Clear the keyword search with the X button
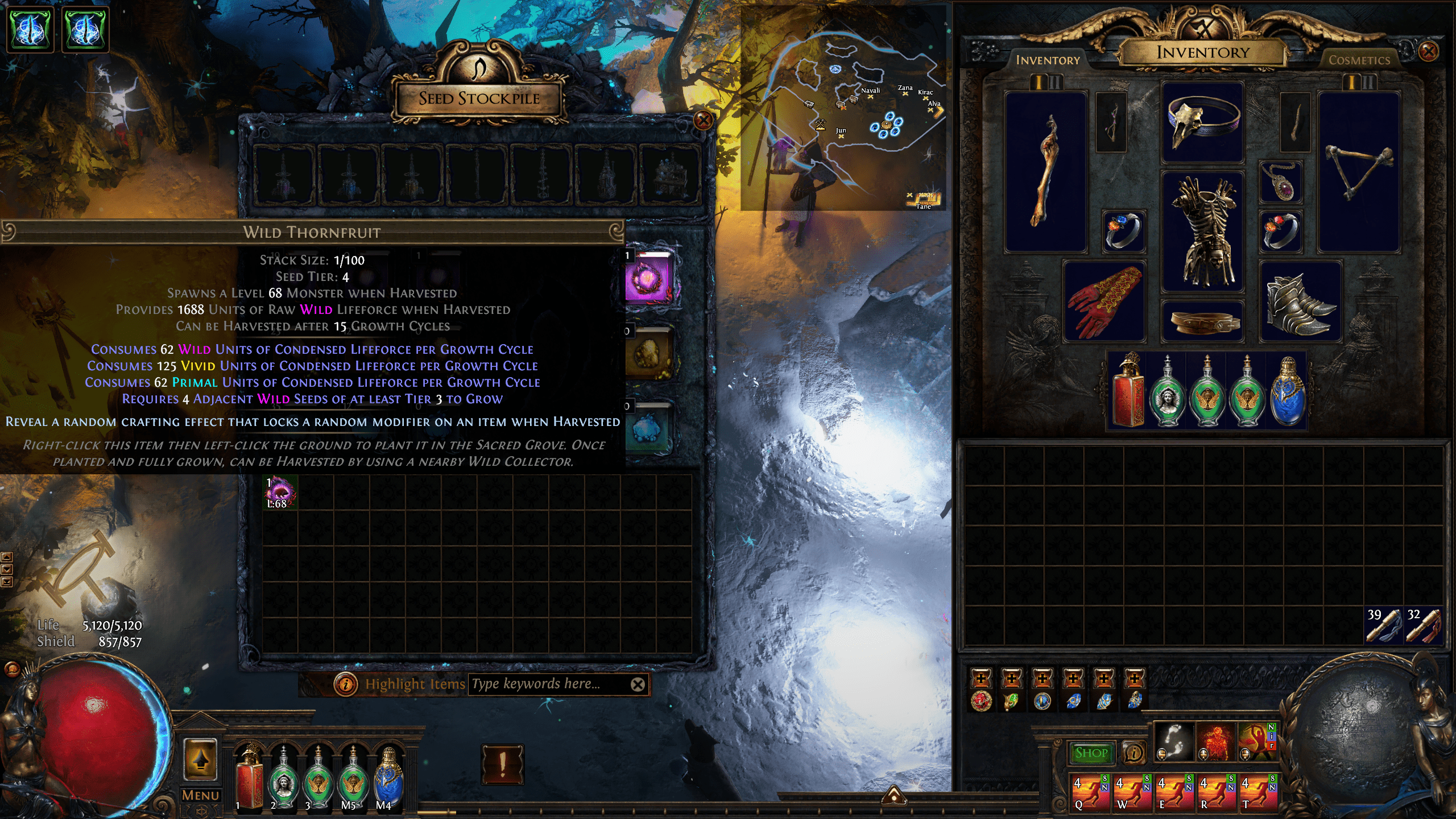Viewport: 1456px width, 819px height. coord(638,685)
